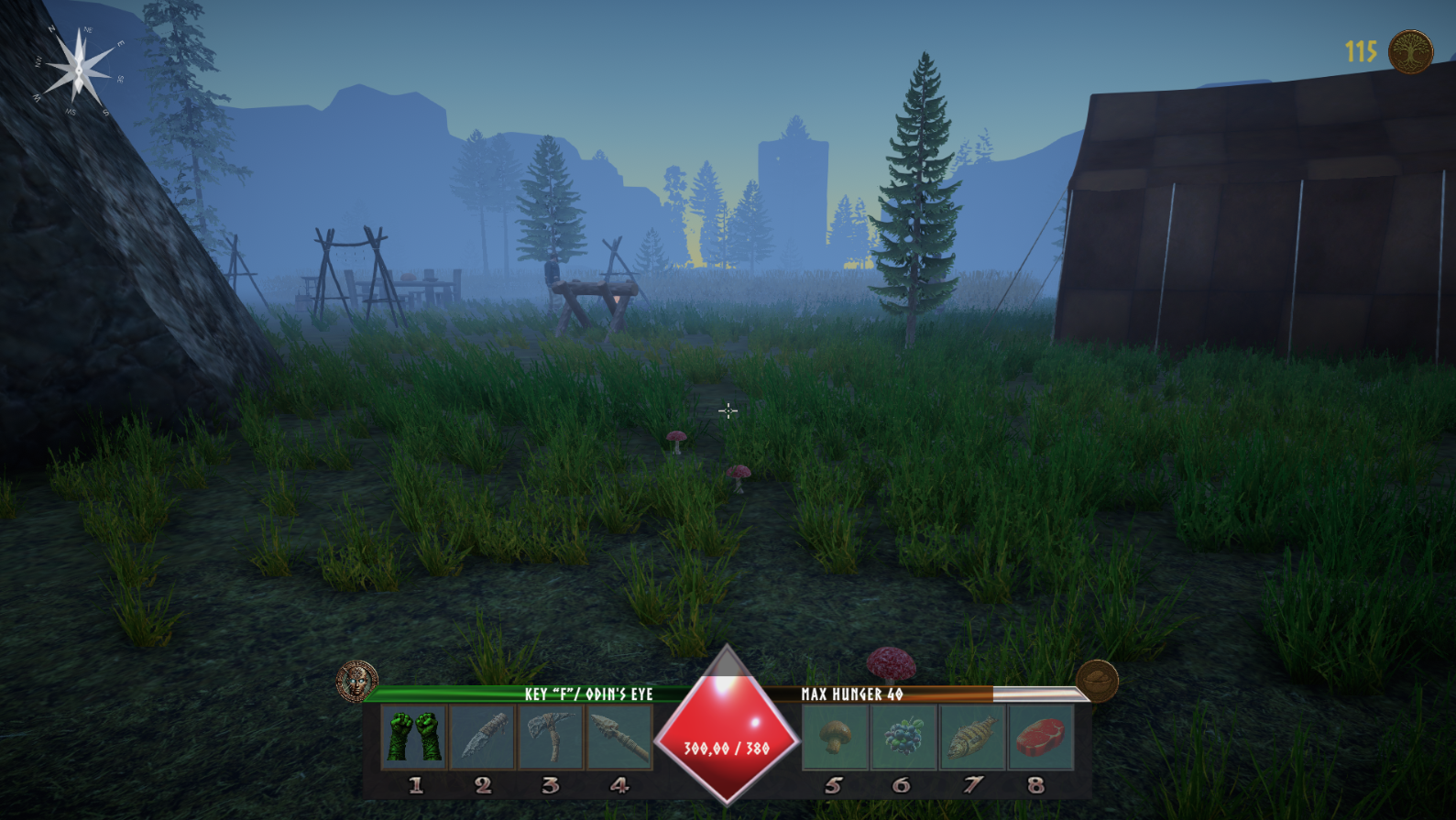Pick the fish in slot 7

tap(971, 737)
